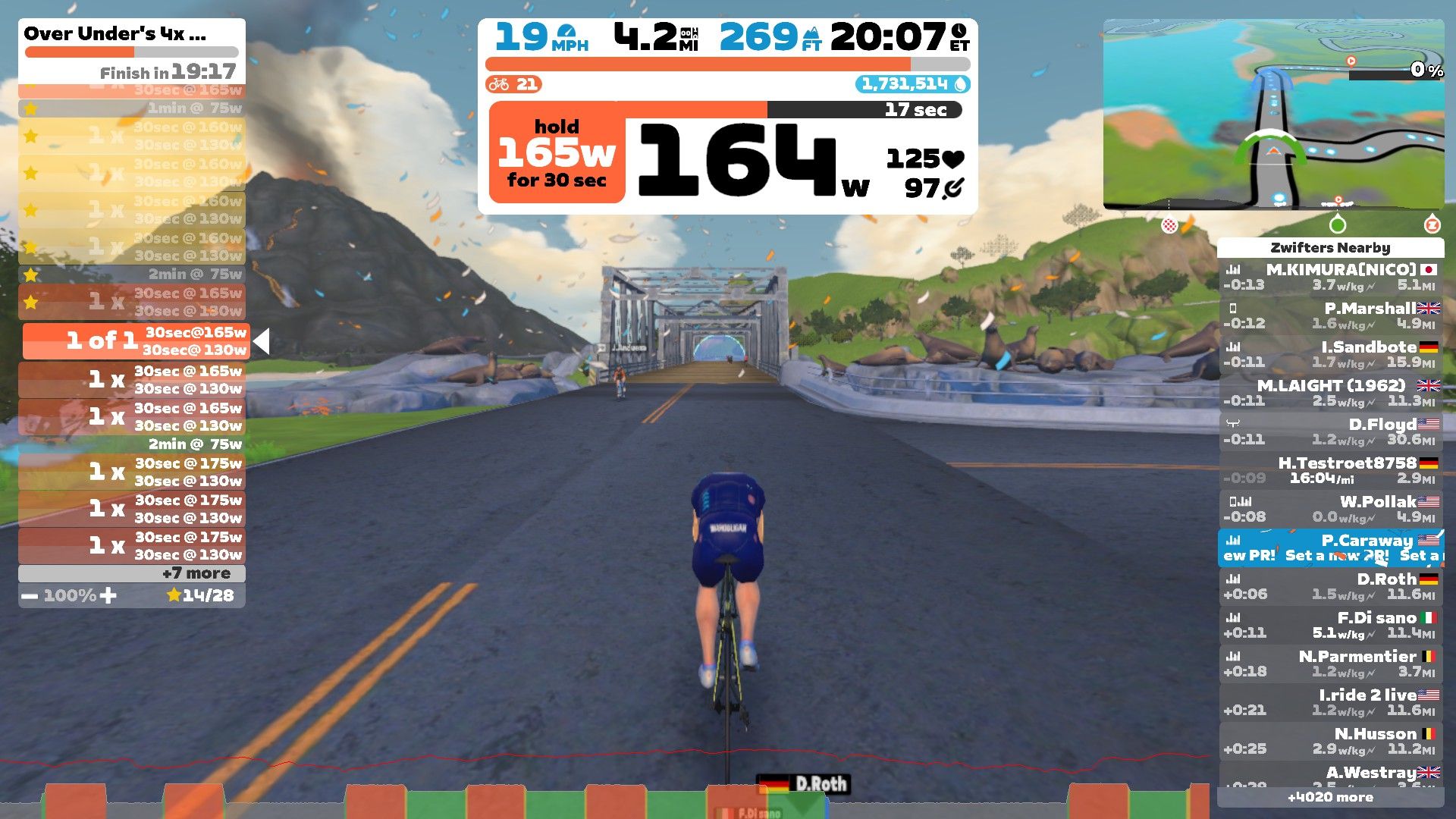Click the Zwifters Nearby panel header
1456x819 pixels.
1331,248
